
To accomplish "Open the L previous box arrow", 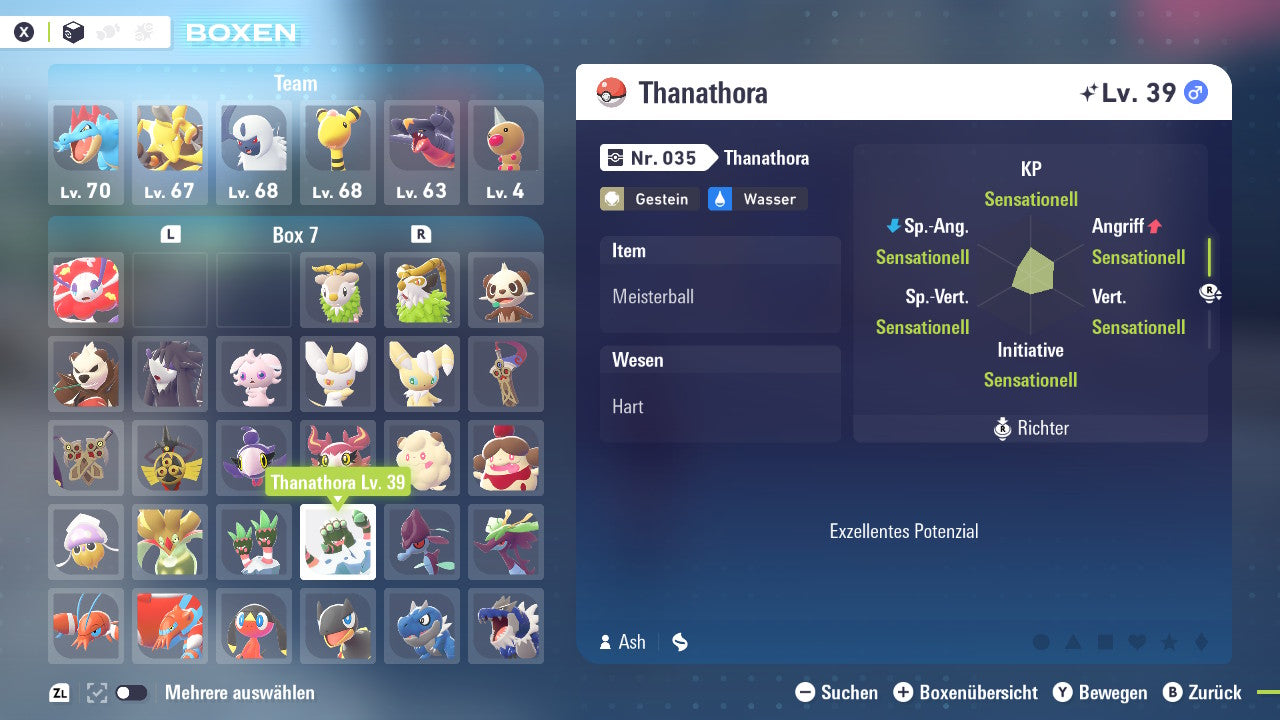I will pos(170,234).
